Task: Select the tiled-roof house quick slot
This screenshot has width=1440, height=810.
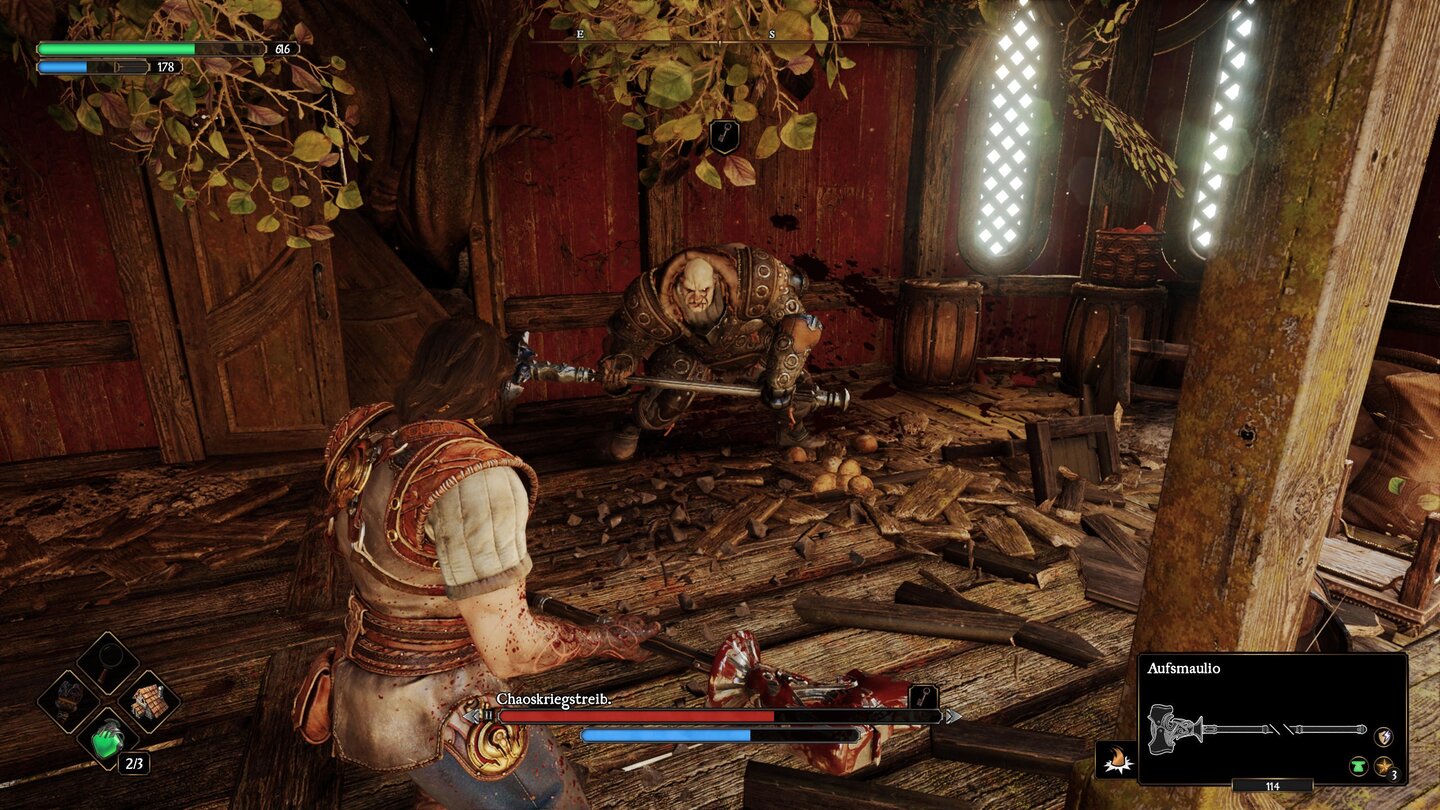Action: (x=148, y=701)
